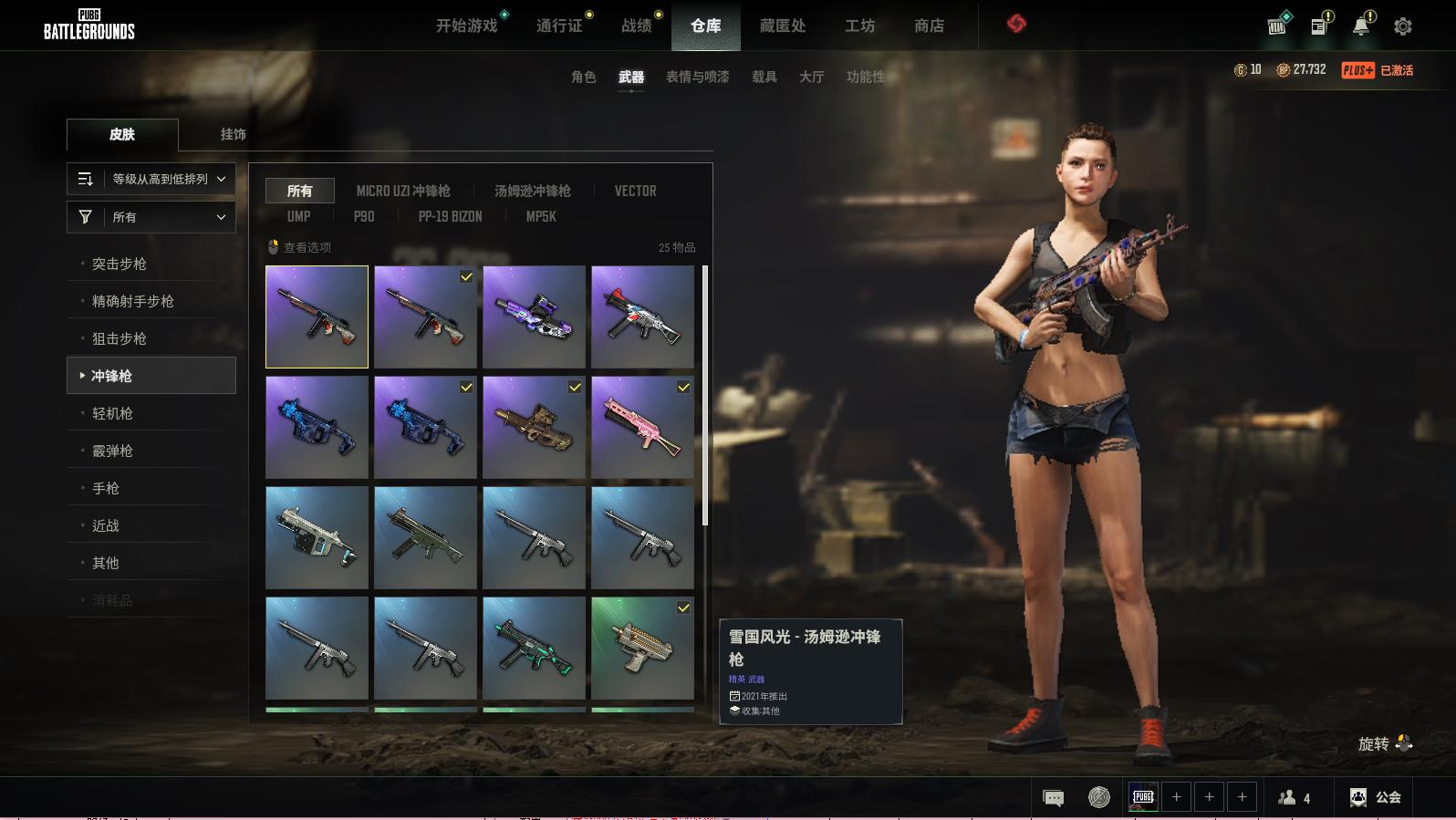Open the chat window icon
Image resolution: width=1456 pixels, height=820 pixels.
click(x=1053, y=797)
